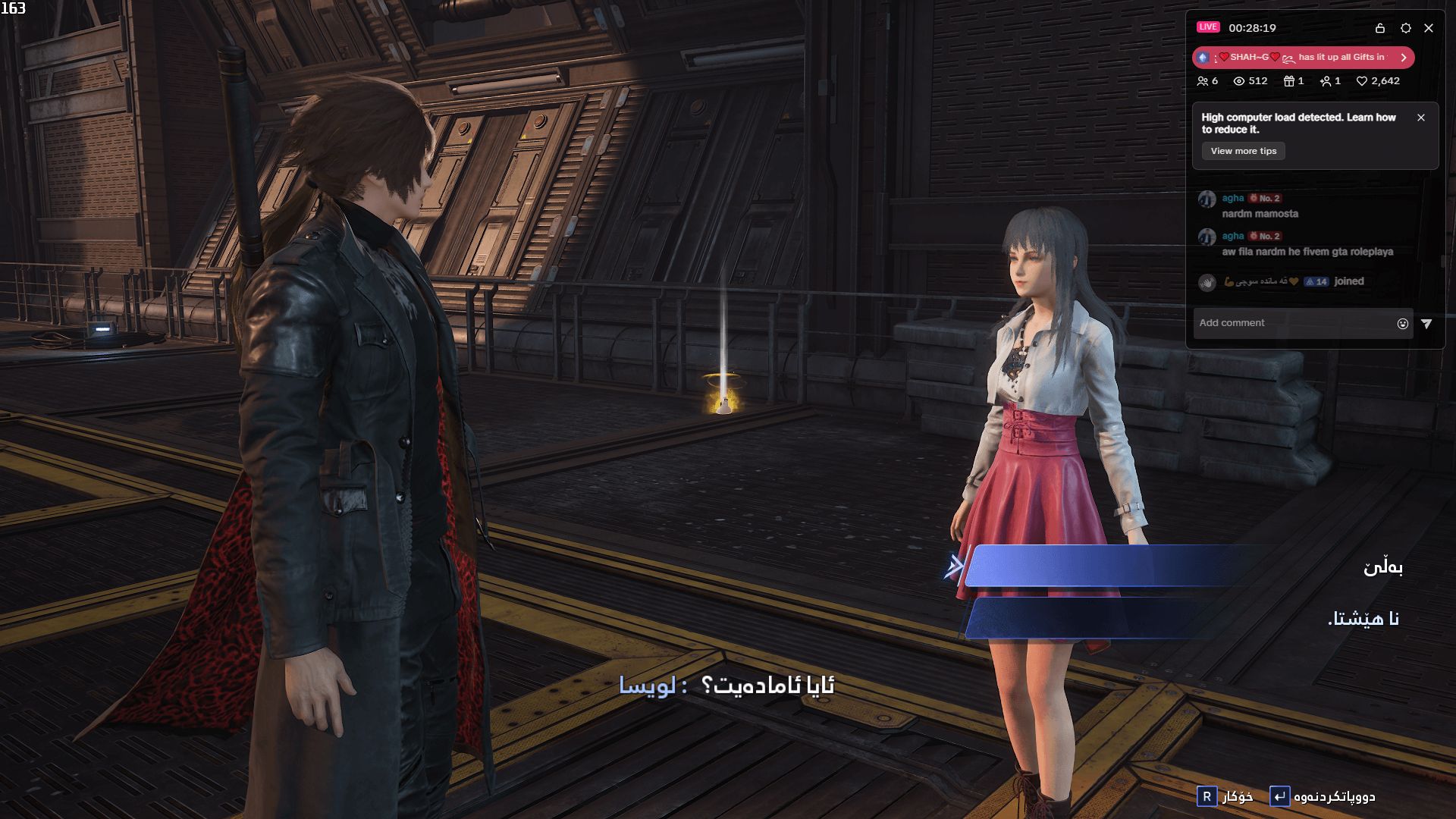Click the lock icon beside the gear
The image size is (1456, 819).
click(1380, 28)
